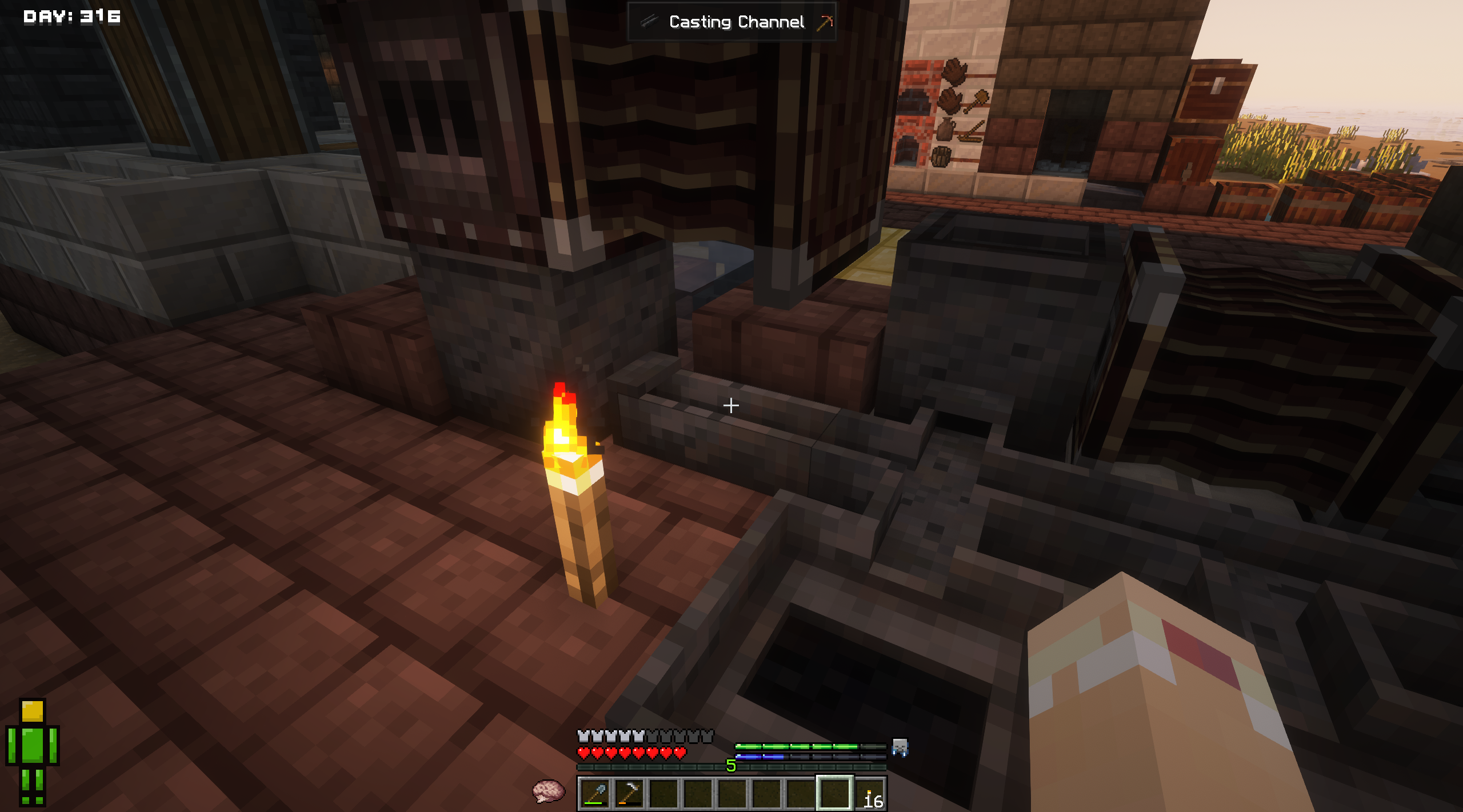This screenshot has width=1463, height=812.
Task: Select the pickaxe hotbar slot
Action: point(629,793)
